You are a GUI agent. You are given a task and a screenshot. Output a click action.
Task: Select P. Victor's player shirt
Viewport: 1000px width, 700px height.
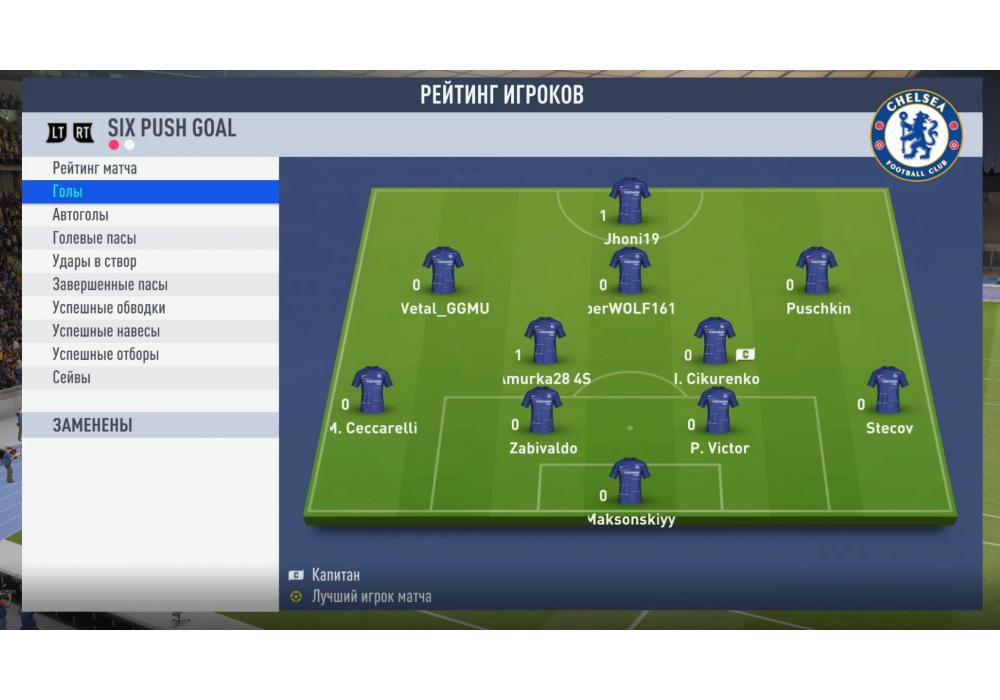pyautogui.click(x=718, y=411)
